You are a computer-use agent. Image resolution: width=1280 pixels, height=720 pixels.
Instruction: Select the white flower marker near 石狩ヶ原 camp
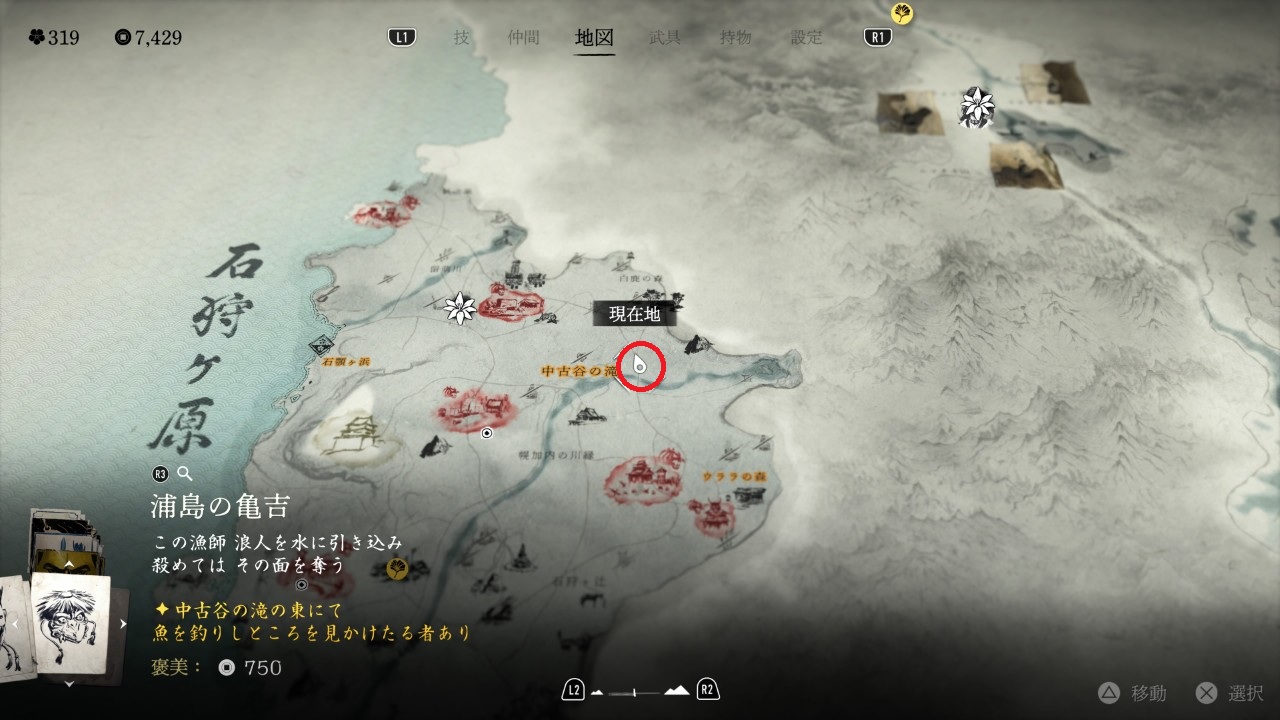pyautogui.click(x=460, y=308)
